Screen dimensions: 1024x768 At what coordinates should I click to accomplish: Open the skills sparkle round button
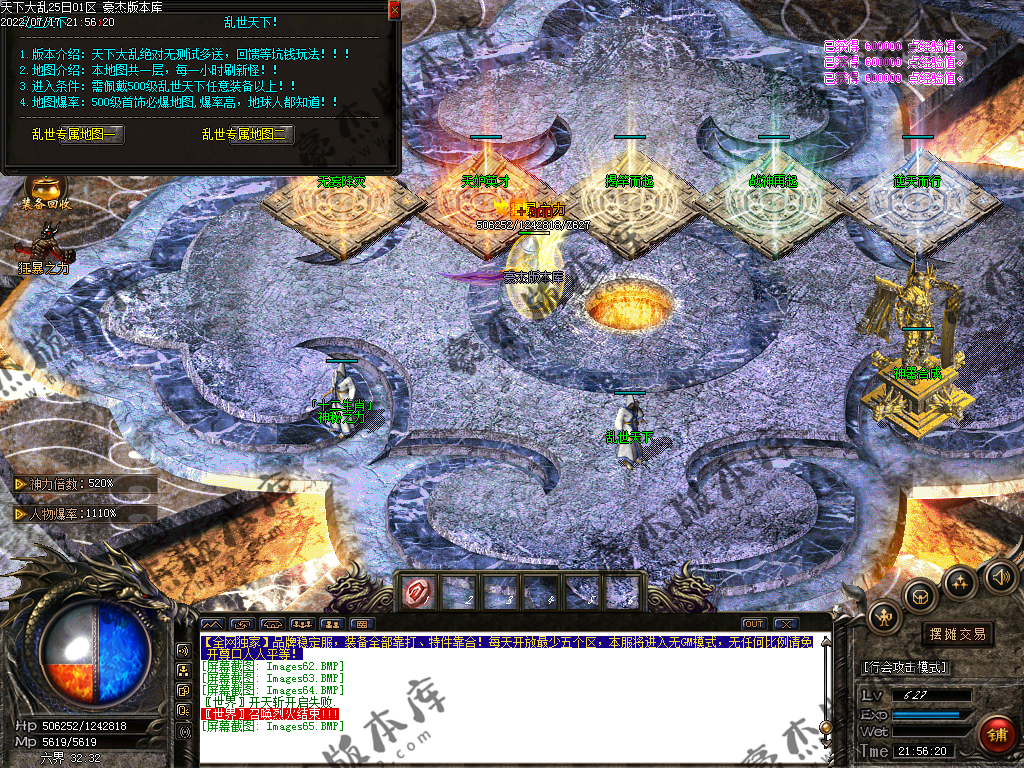coord(960,582)
